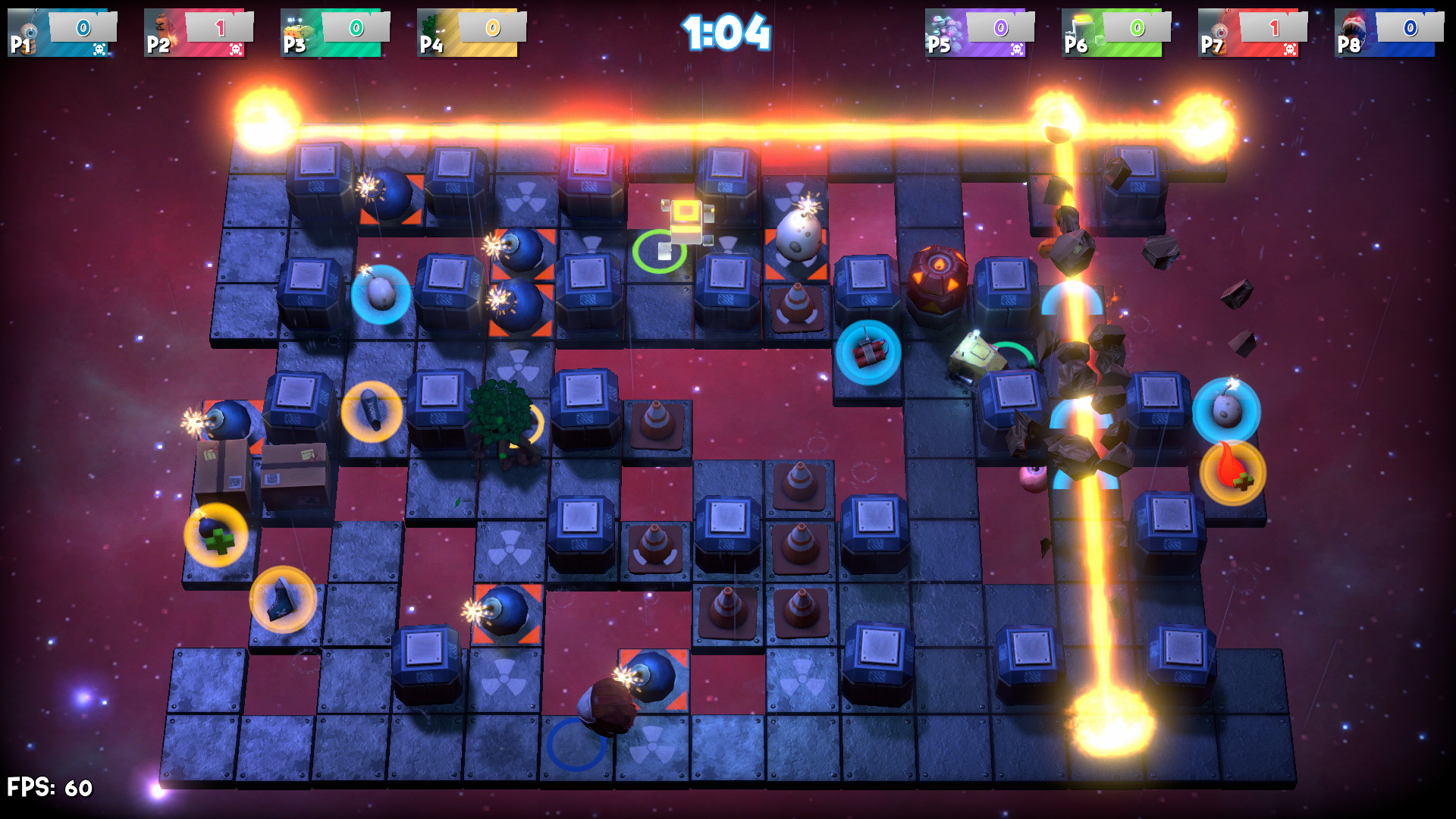Click the golden robot character on the board
This screenshot has height=819, width=1456.
(689, 220)
